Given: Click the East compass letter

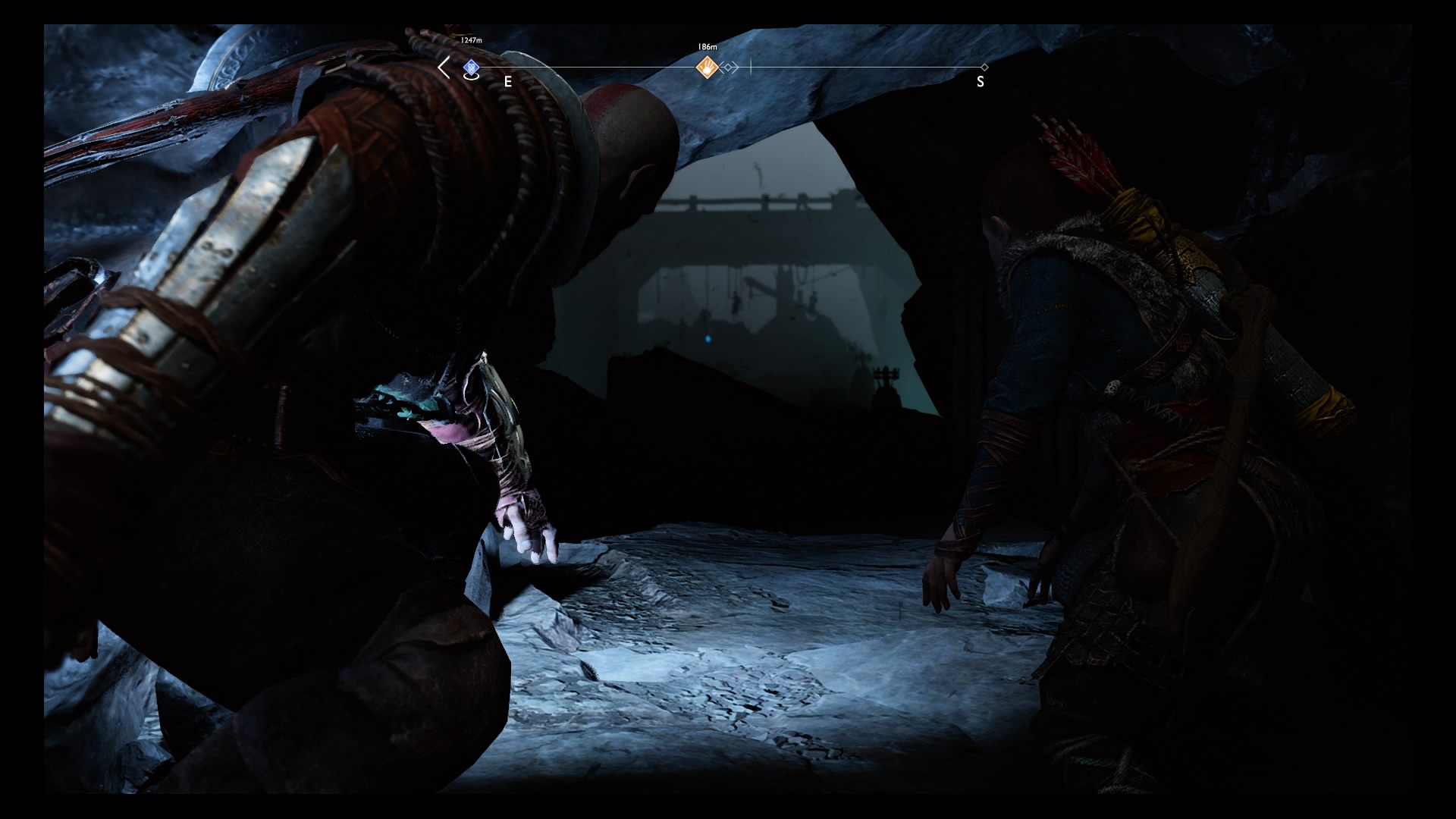Looking at the screenshot, I should [x=508, y=82].
